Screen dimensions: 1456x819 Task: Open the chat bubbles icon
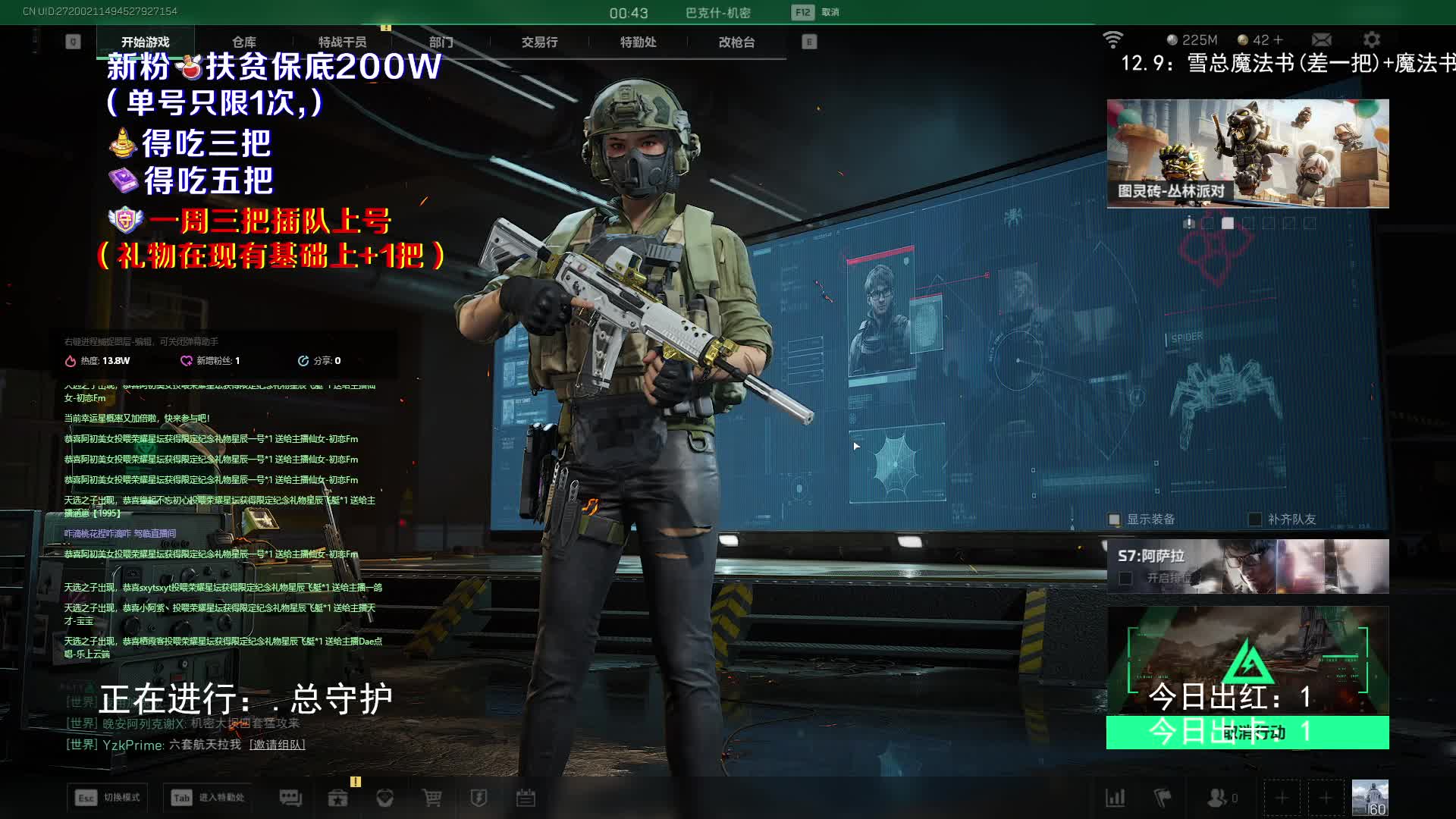[x=290, y=798]
